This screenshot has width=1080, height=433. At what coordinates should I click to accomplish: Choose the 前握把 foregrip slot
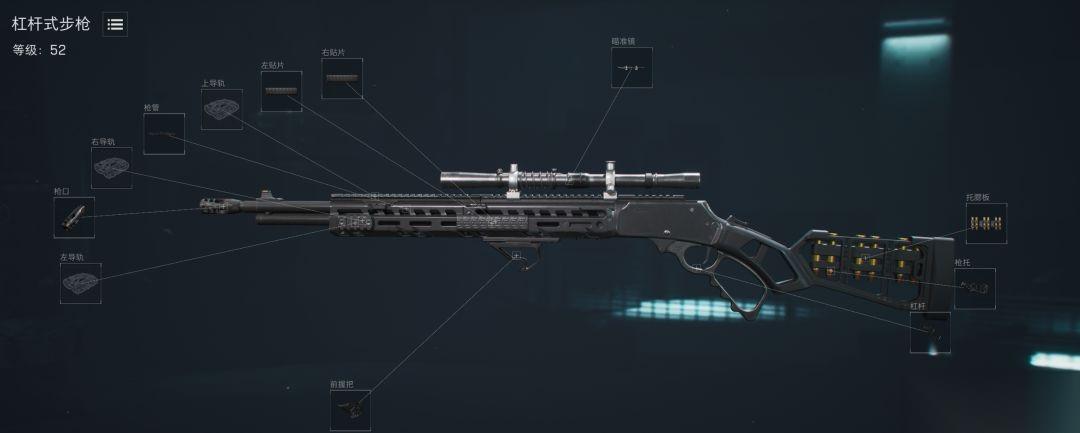point(350,410)
